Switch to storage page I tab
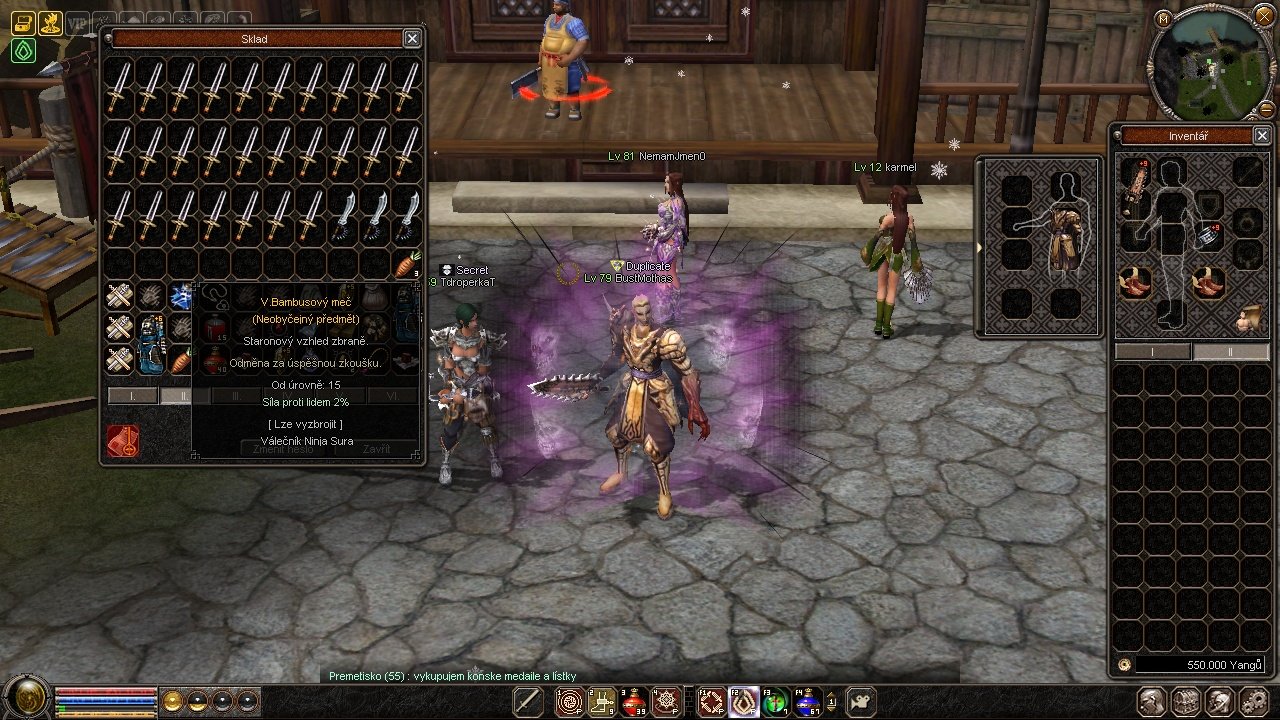Image resolution: width=1280 pixels, height=720 pixels. point(132,396)
